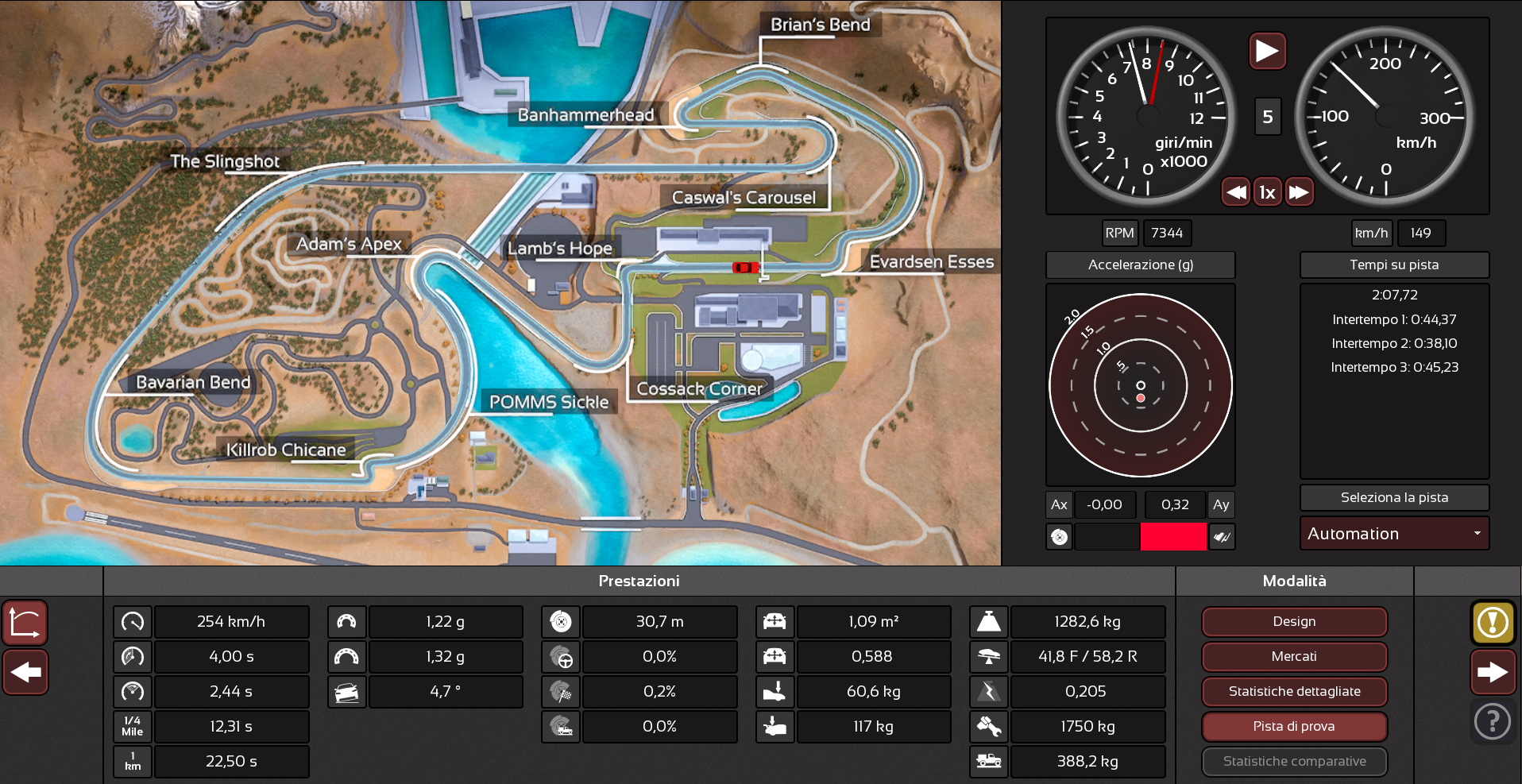Click the rewind playback speed icon
The height and width of the screenshot is (784, 1522).
click(1236, 191)
